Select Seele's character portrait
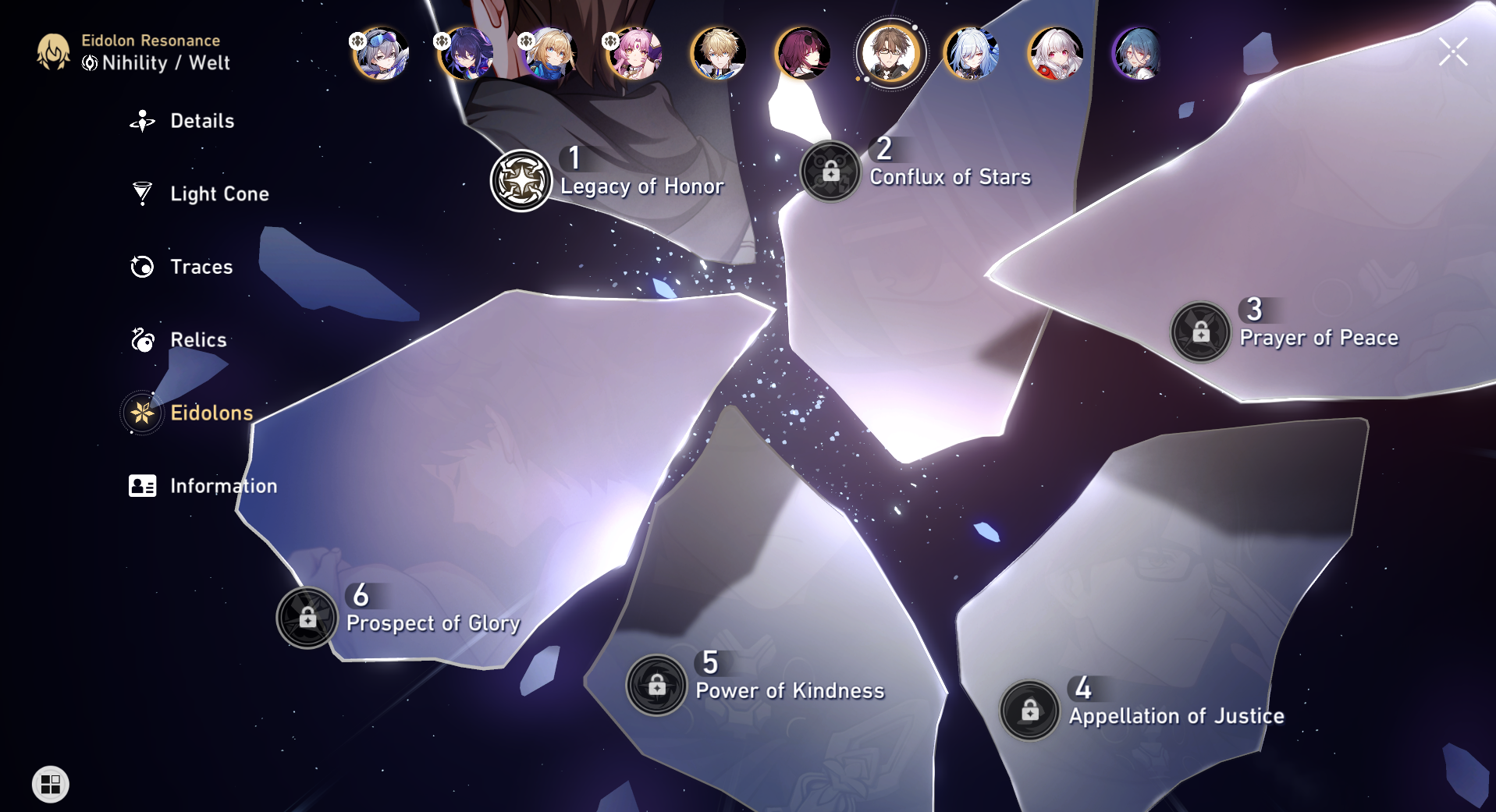Image resolution: width=1496 pixels, height=812 pixels. [468, 55]
